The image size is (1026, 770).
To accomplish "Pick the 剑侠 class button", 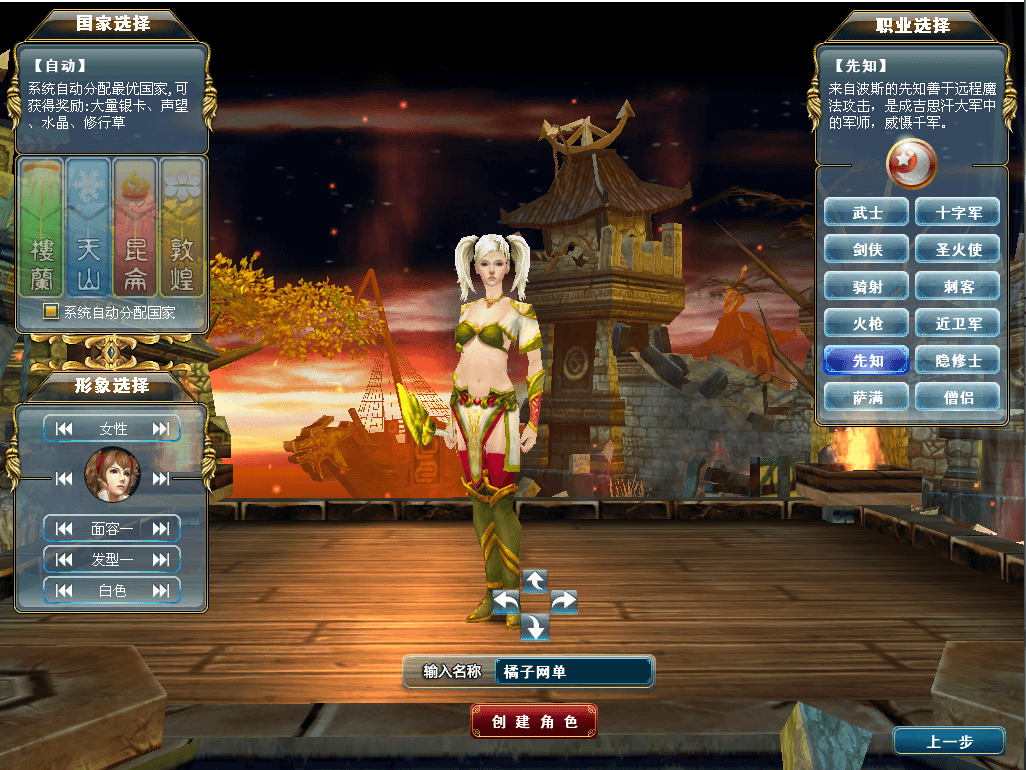I will (x=867, y=249).
